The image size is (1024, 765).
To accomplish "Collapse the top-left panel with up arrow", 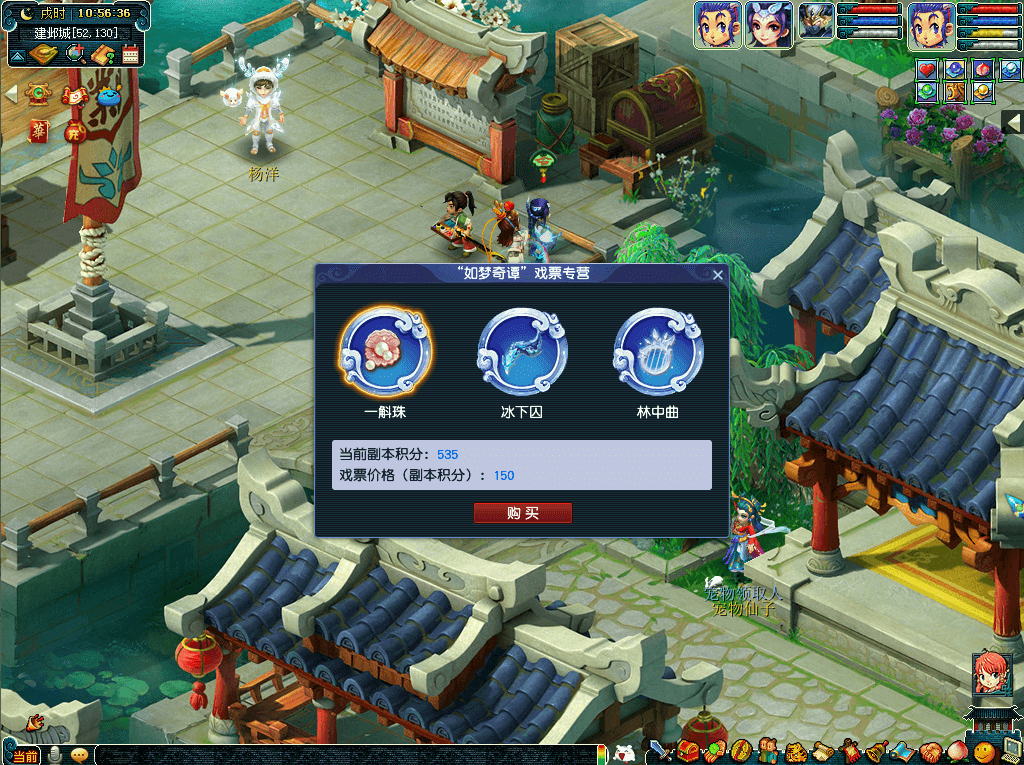I will coord(17,54).
